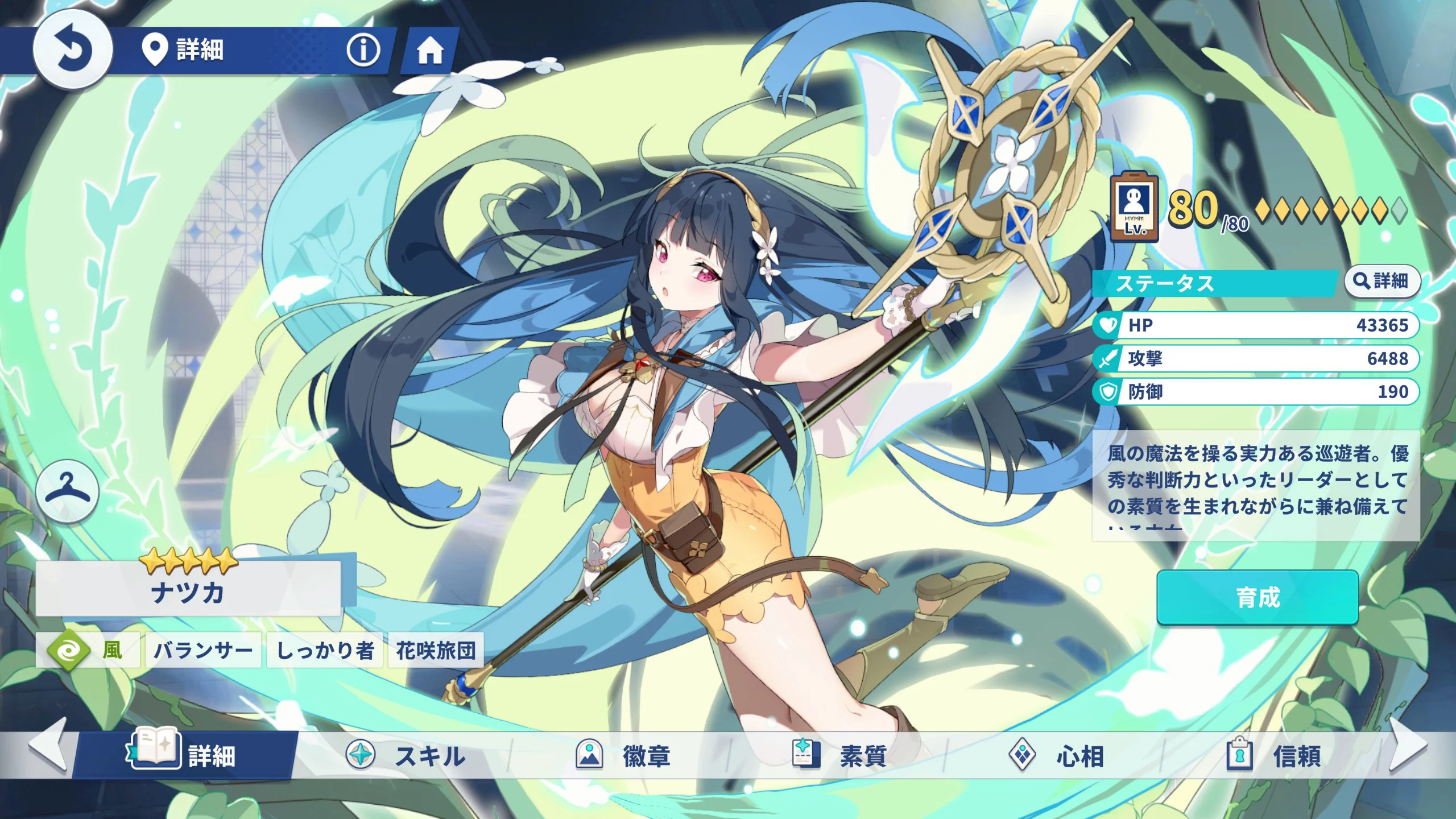Open the info (i) icon near 詳細
1456x819 pixels.
click(x=365, y=50)
